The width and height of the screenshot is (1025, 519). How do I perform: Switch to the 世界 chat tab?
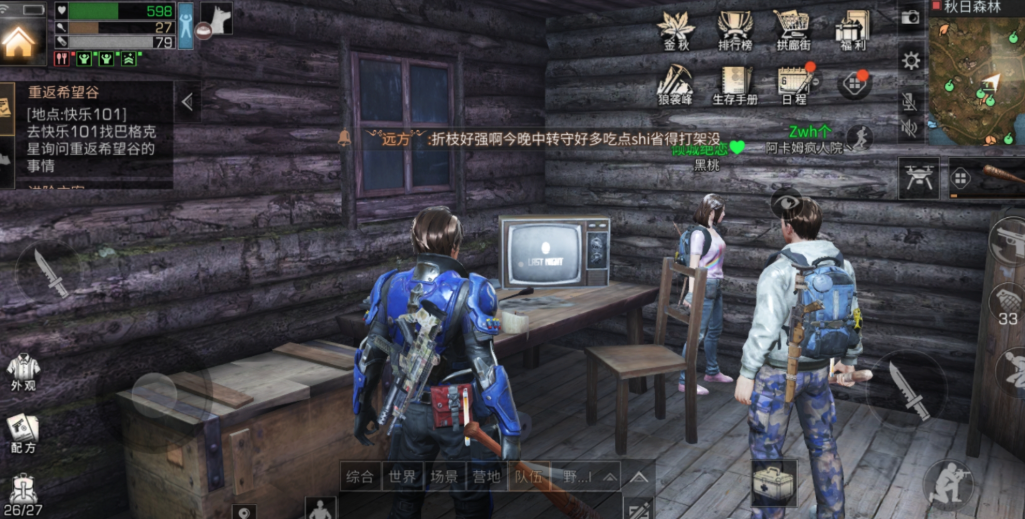402,476
